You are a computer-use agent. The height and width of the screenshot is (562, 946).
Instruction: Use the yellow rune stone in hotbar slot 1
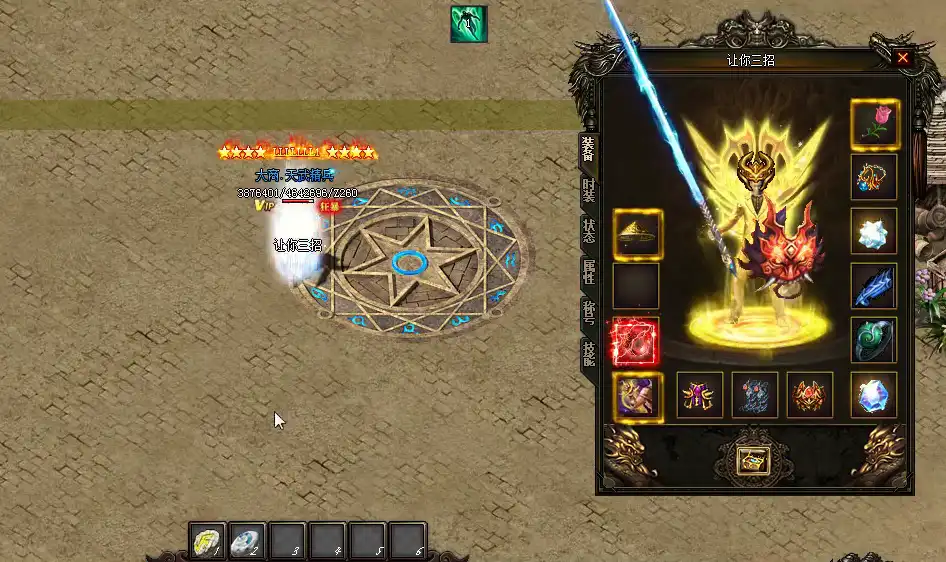[x=208, y=542]
